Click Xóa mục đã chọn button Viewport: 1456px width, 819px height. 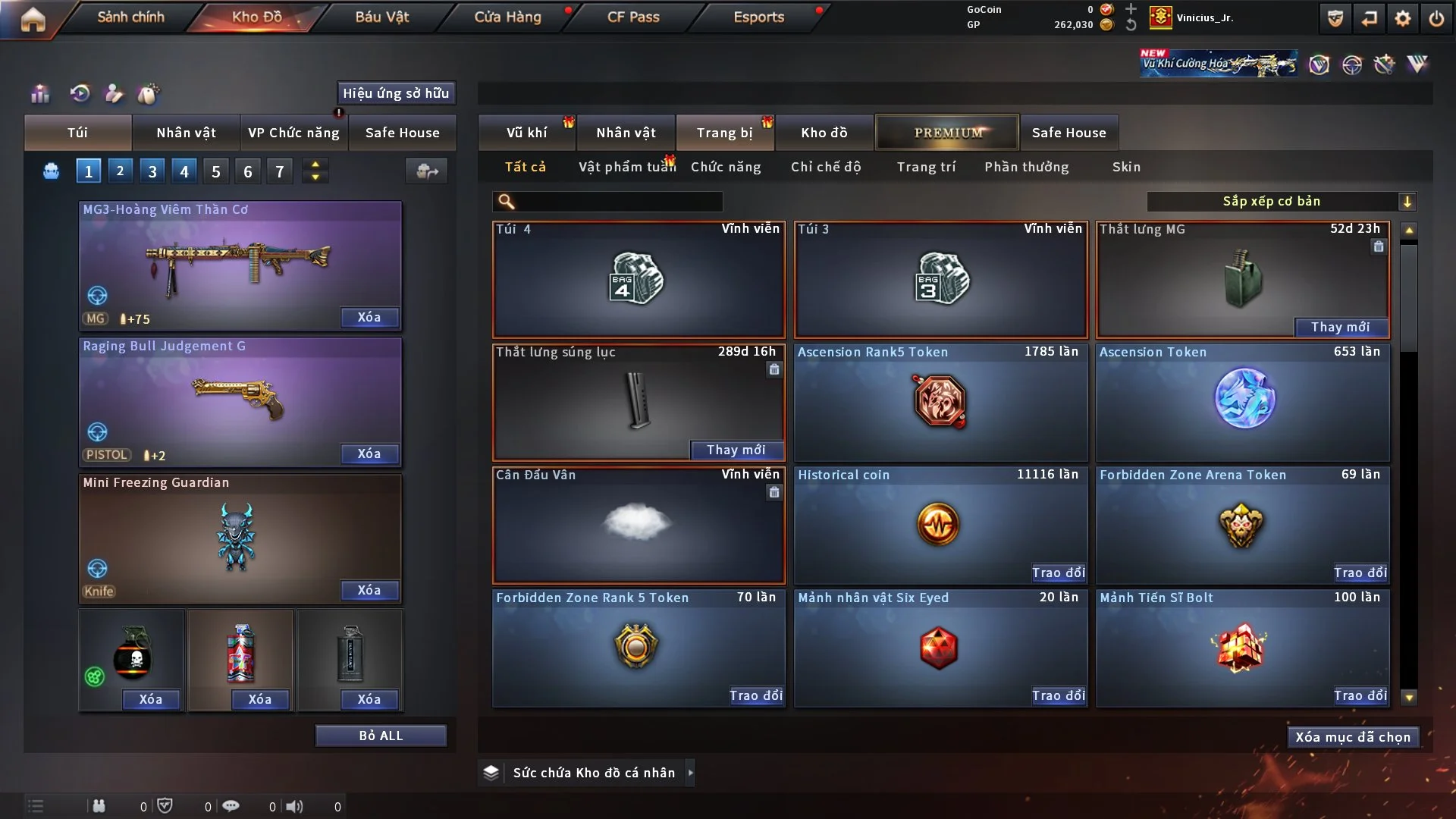1353,737
